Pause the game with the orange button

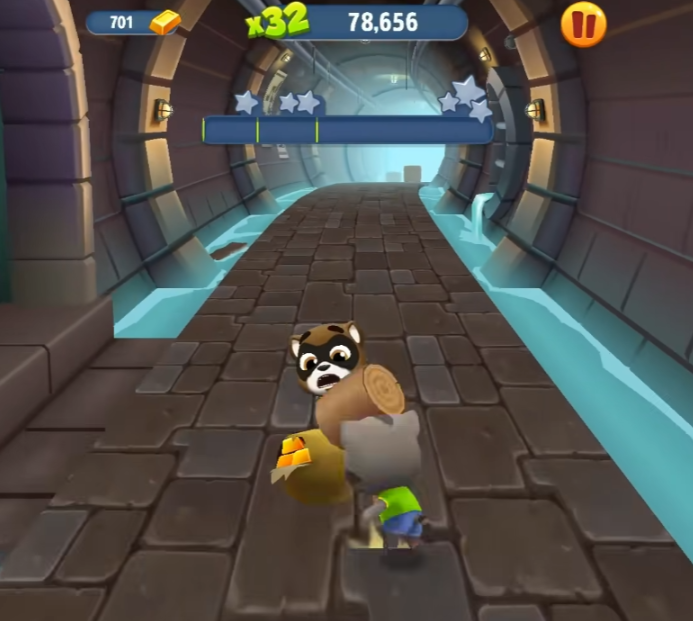pos(583,24)
